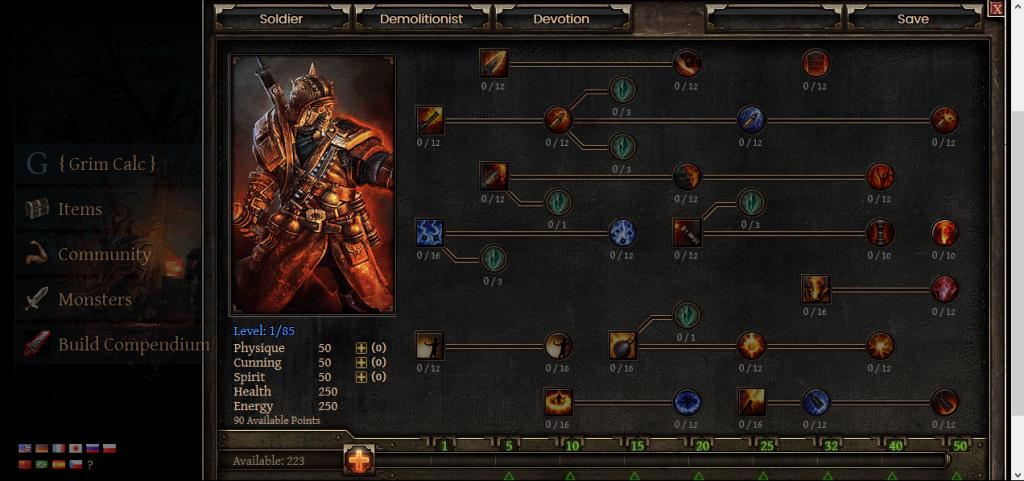The image size is (1024, 481).
Task: Show the Devotion tab
Action: click(561, 19)
